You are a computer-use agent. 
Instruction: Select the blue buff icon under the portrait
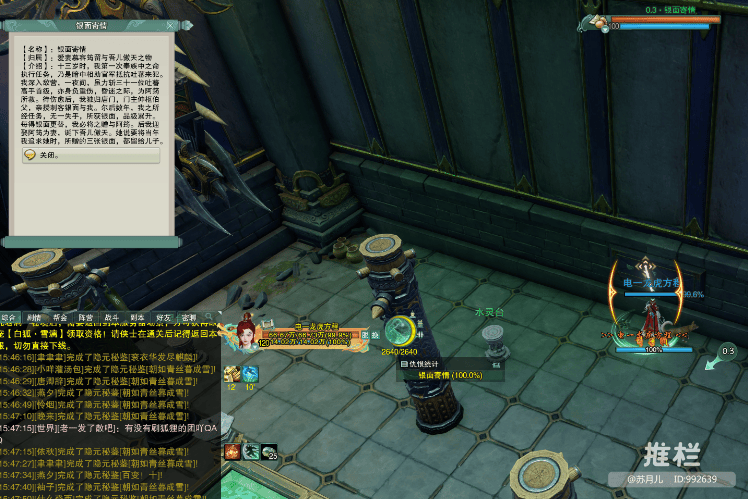coord(250,374)
